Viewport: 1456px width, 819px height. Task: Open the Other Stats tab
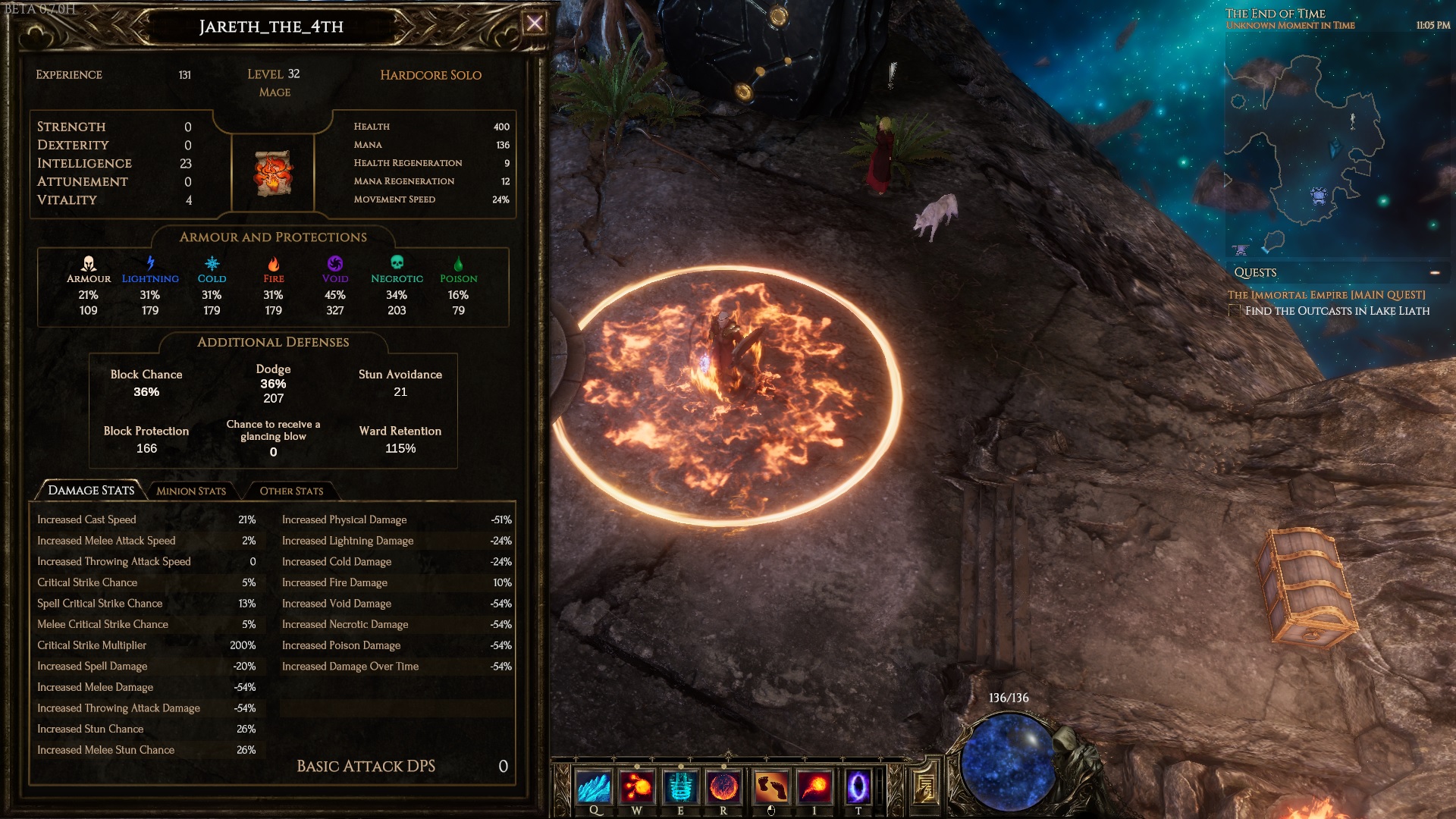point(291,491)
